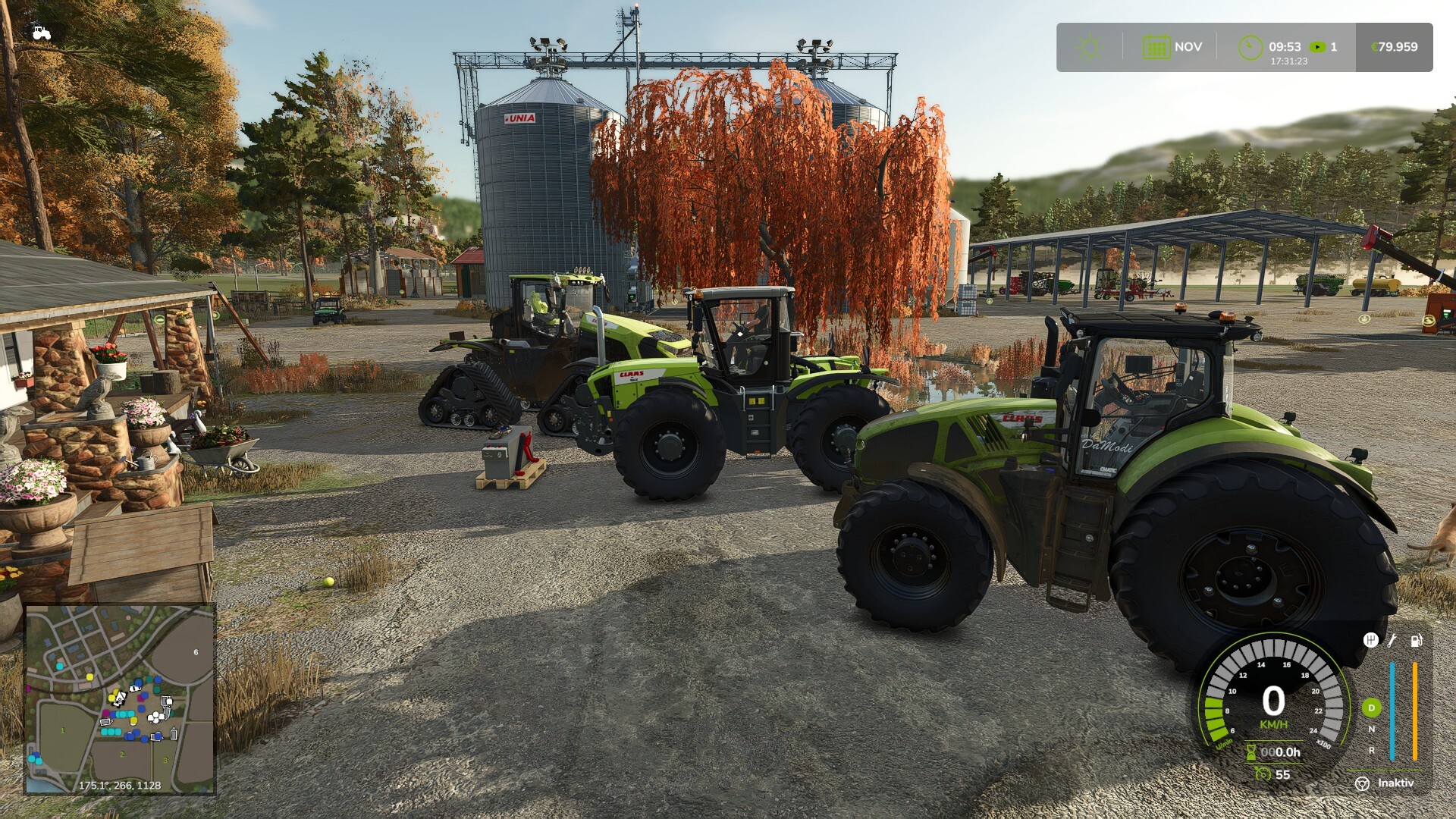This screenshot has width=1456, height=819.
Task: Open the minimap in the corner
Action: point(121,699)
